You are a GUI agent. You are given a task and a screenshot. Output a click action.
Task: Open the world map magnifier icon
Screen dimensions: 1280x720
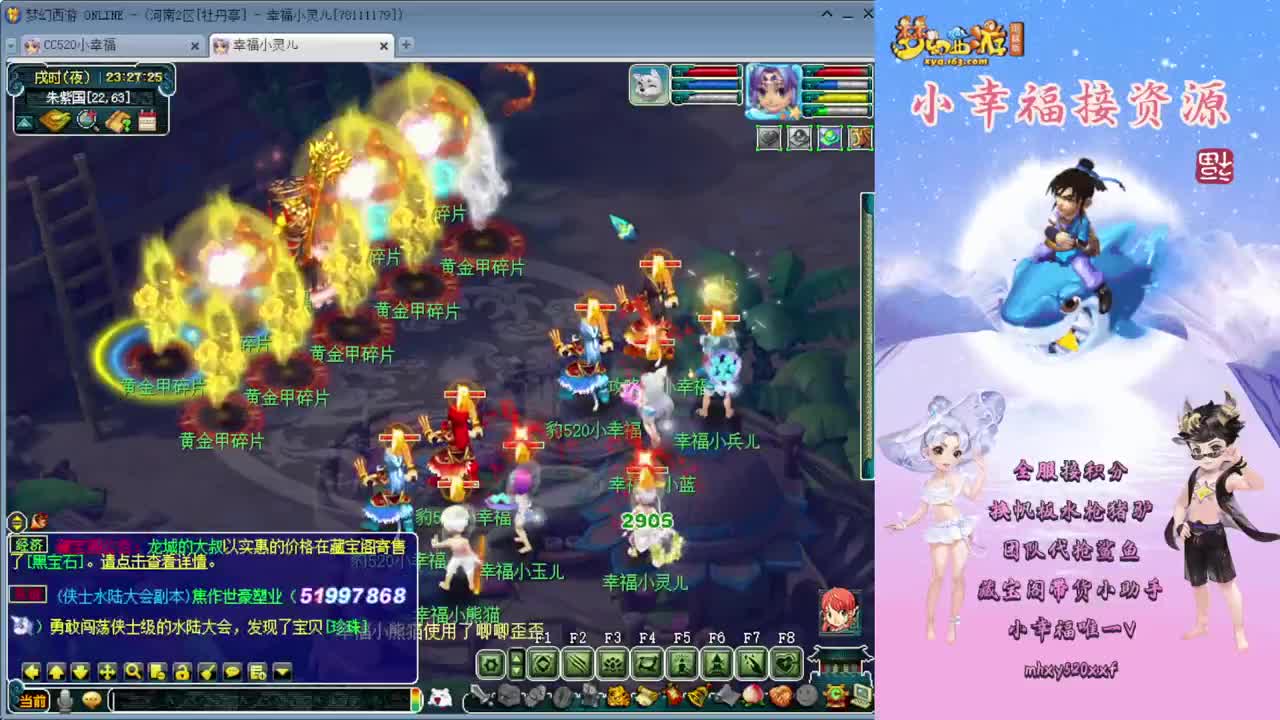click(x=87, y=121)
